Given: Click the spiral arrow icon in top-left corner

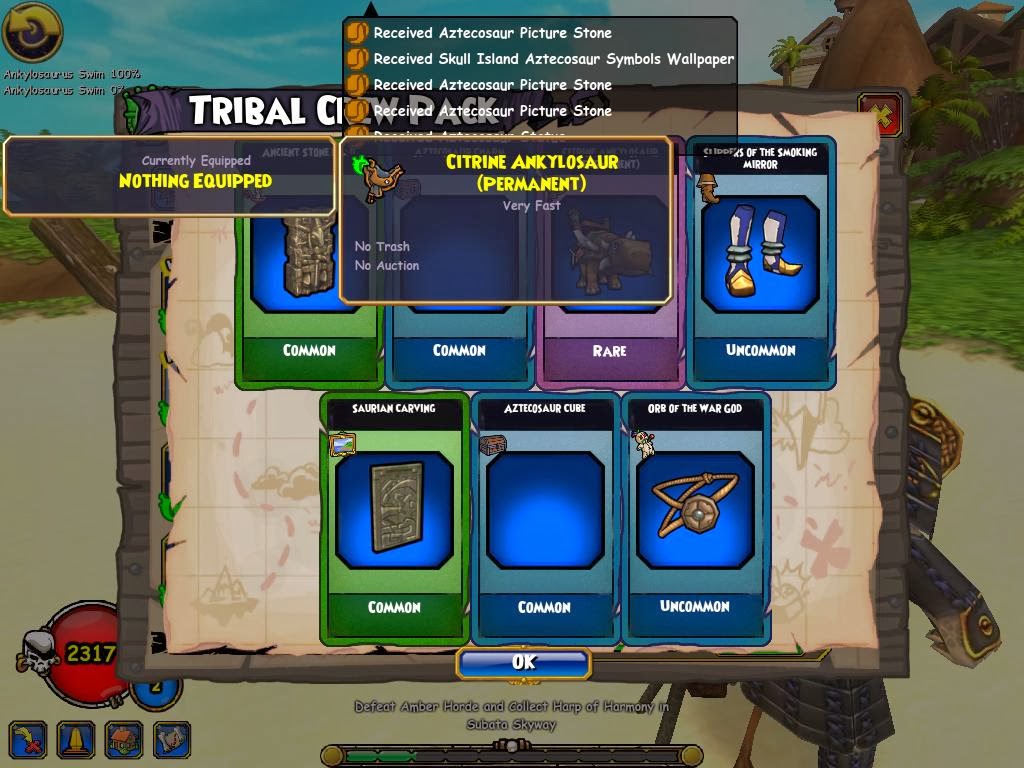Looking at the screenshot, I should coord(33,33).
